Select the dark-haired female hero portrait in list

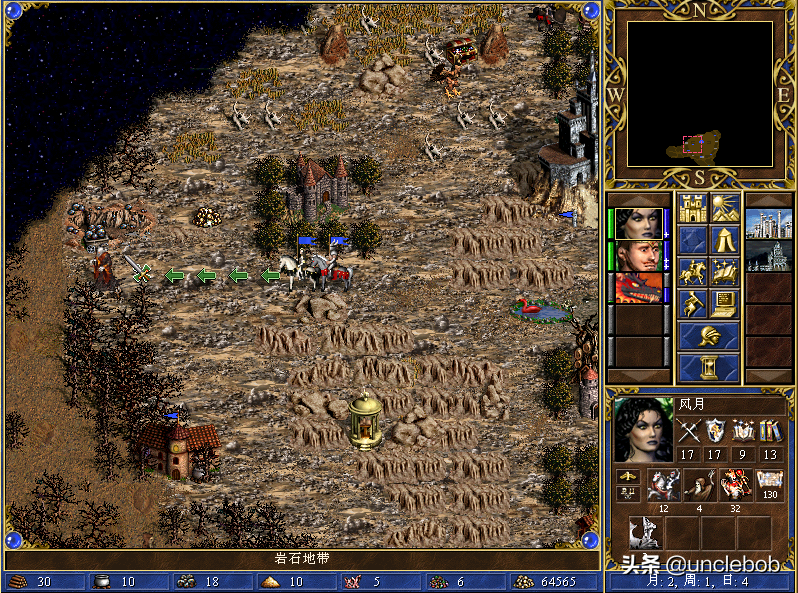(637, 223)
